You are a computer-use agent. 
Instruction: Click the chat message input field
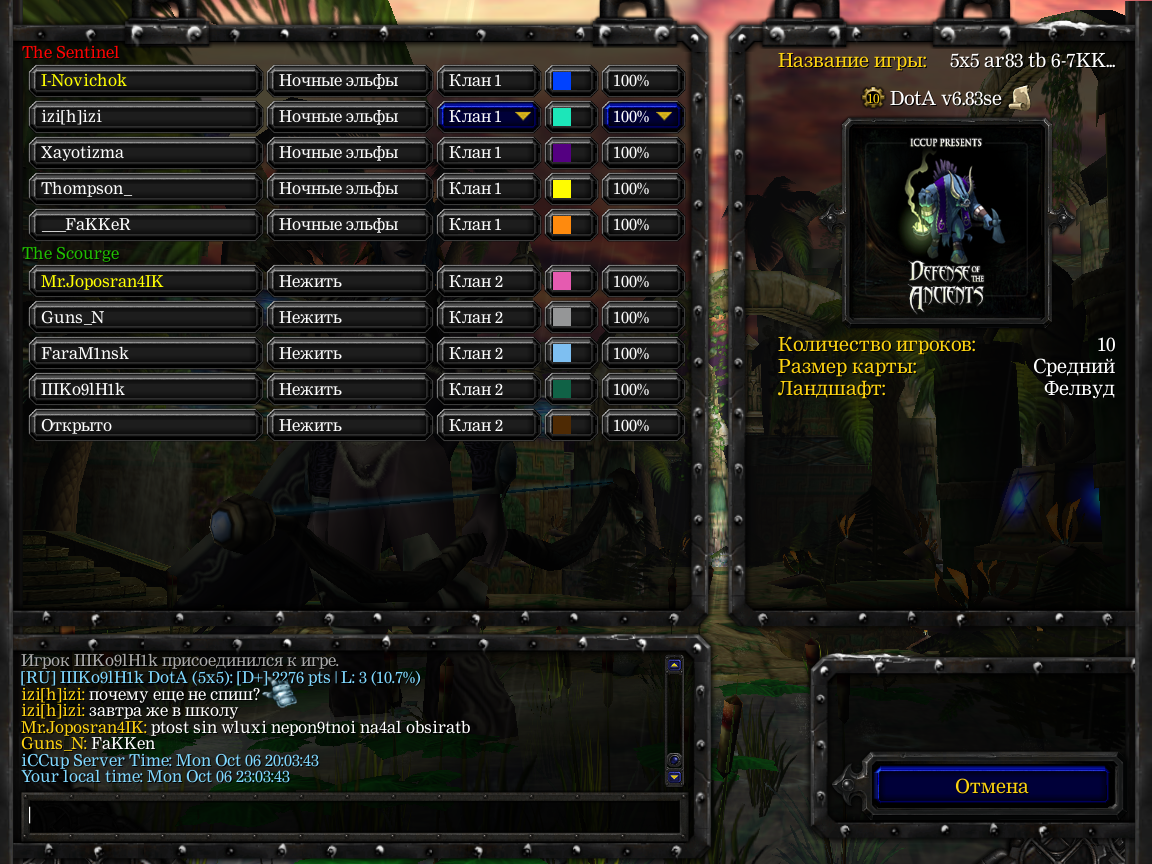[x=350, y=815]
